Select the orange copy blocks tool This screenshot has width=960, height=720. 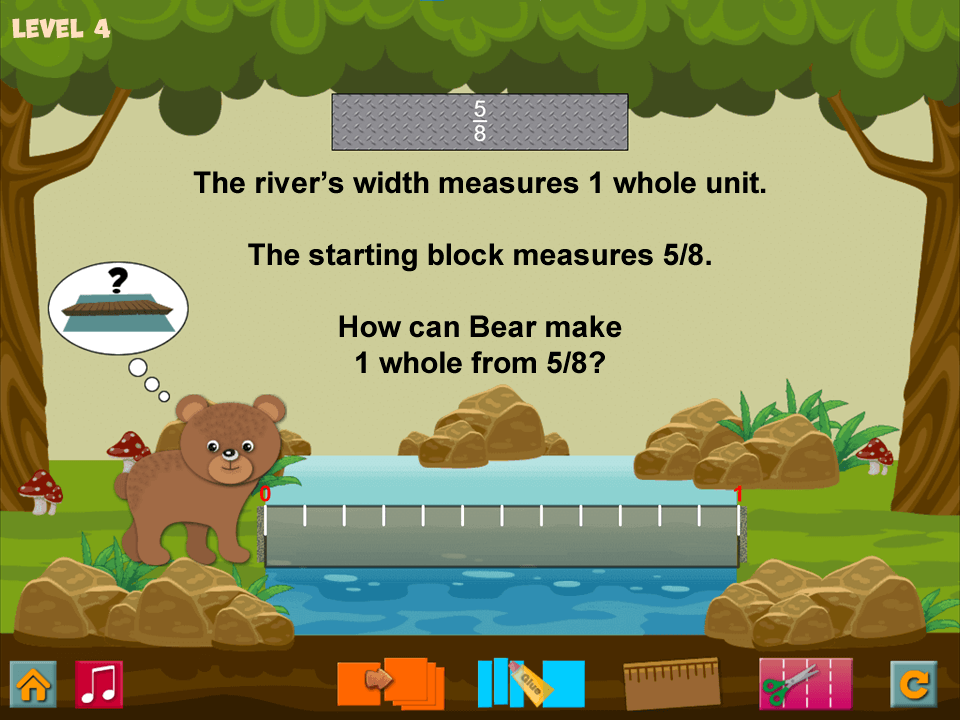tap(389, 683)
